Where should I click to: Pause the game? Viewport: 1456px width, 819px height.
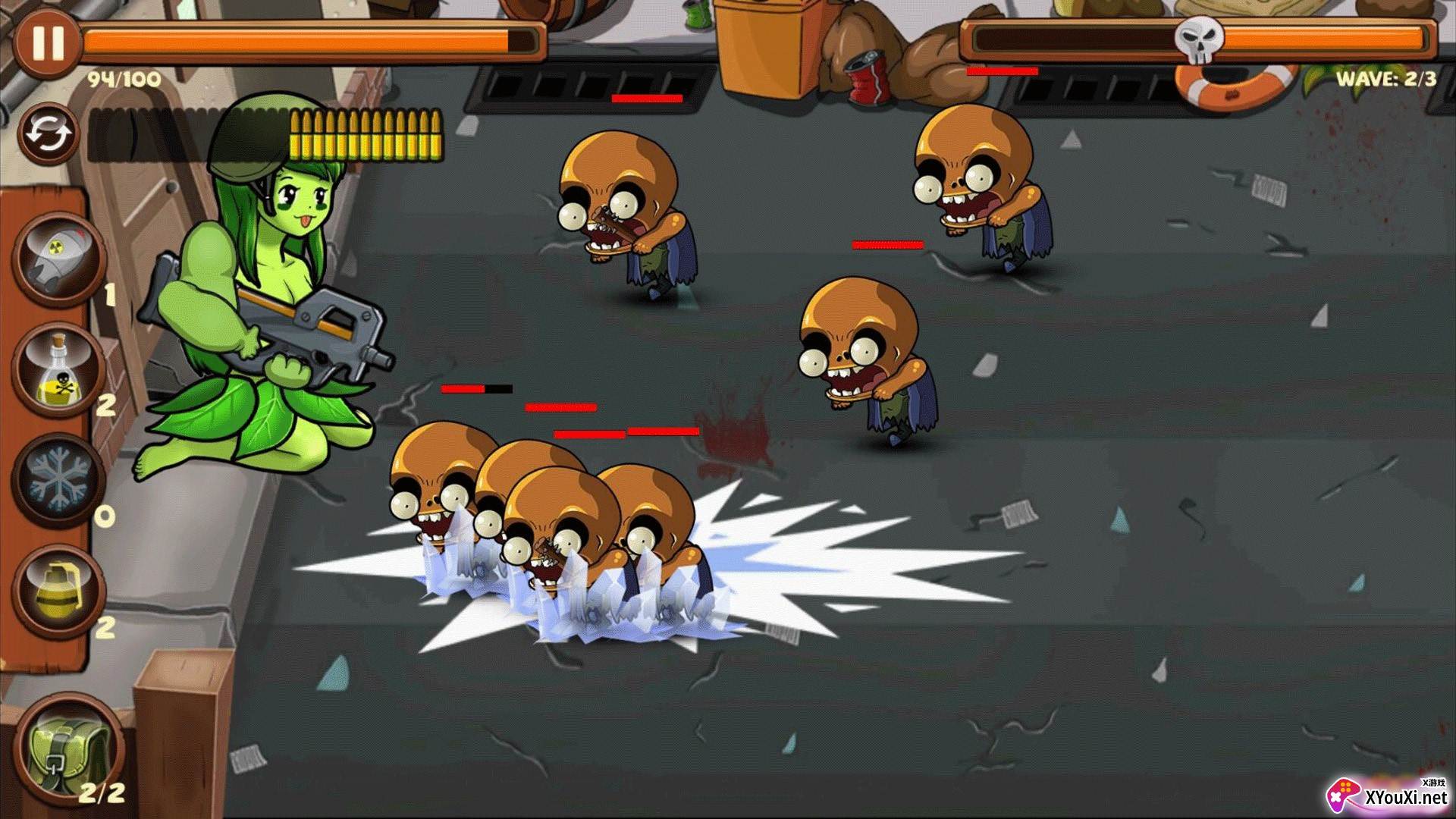click(46, 42)
